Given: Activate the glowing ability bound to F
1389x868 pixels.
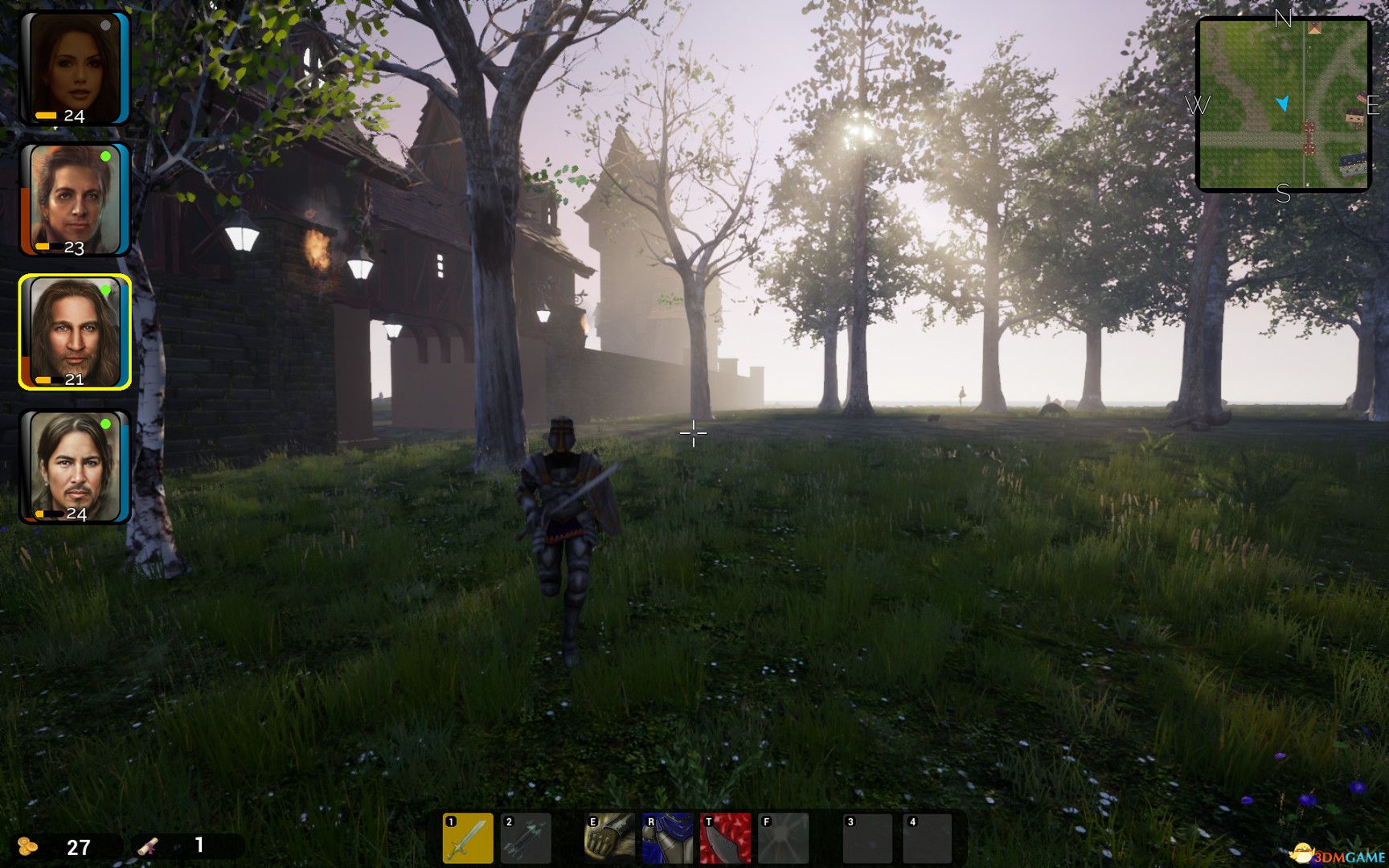Looking at the screenshot, I should point(785,836).
